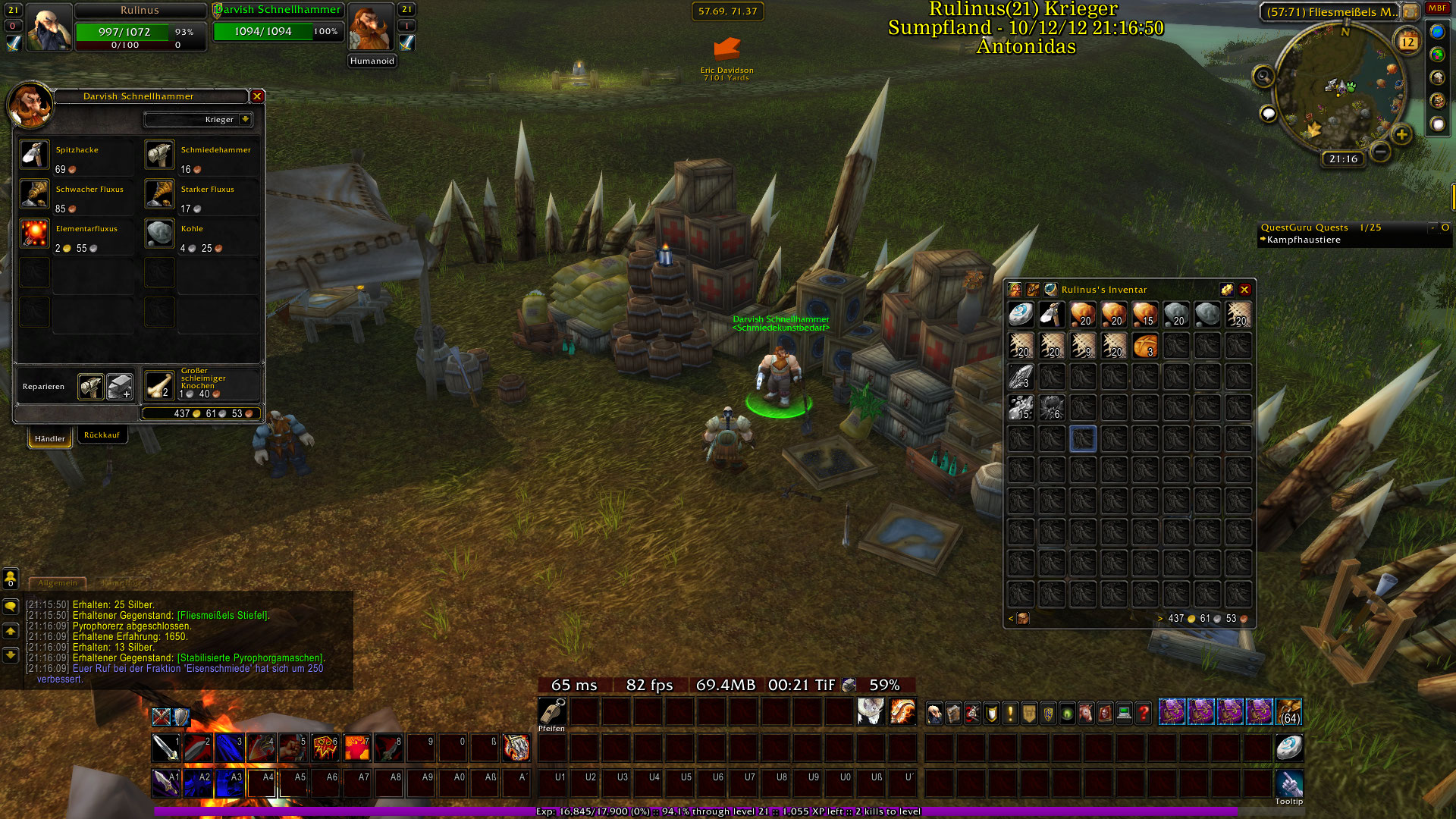Buy the Elementarfluxus item
1456x819 pixels.
(35, 234)
